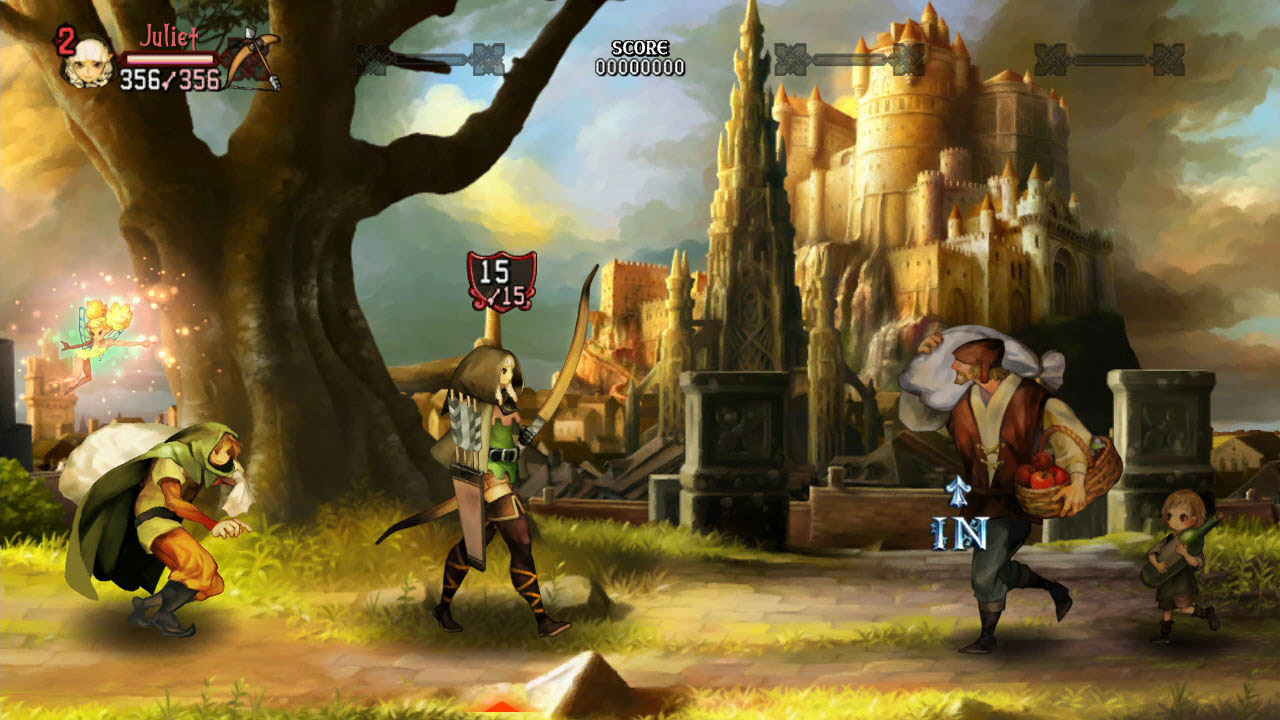The width and height of the screenshot is (1280, 720).
Task: Click the red level number 2 badge
Action: tap(64, 39)
